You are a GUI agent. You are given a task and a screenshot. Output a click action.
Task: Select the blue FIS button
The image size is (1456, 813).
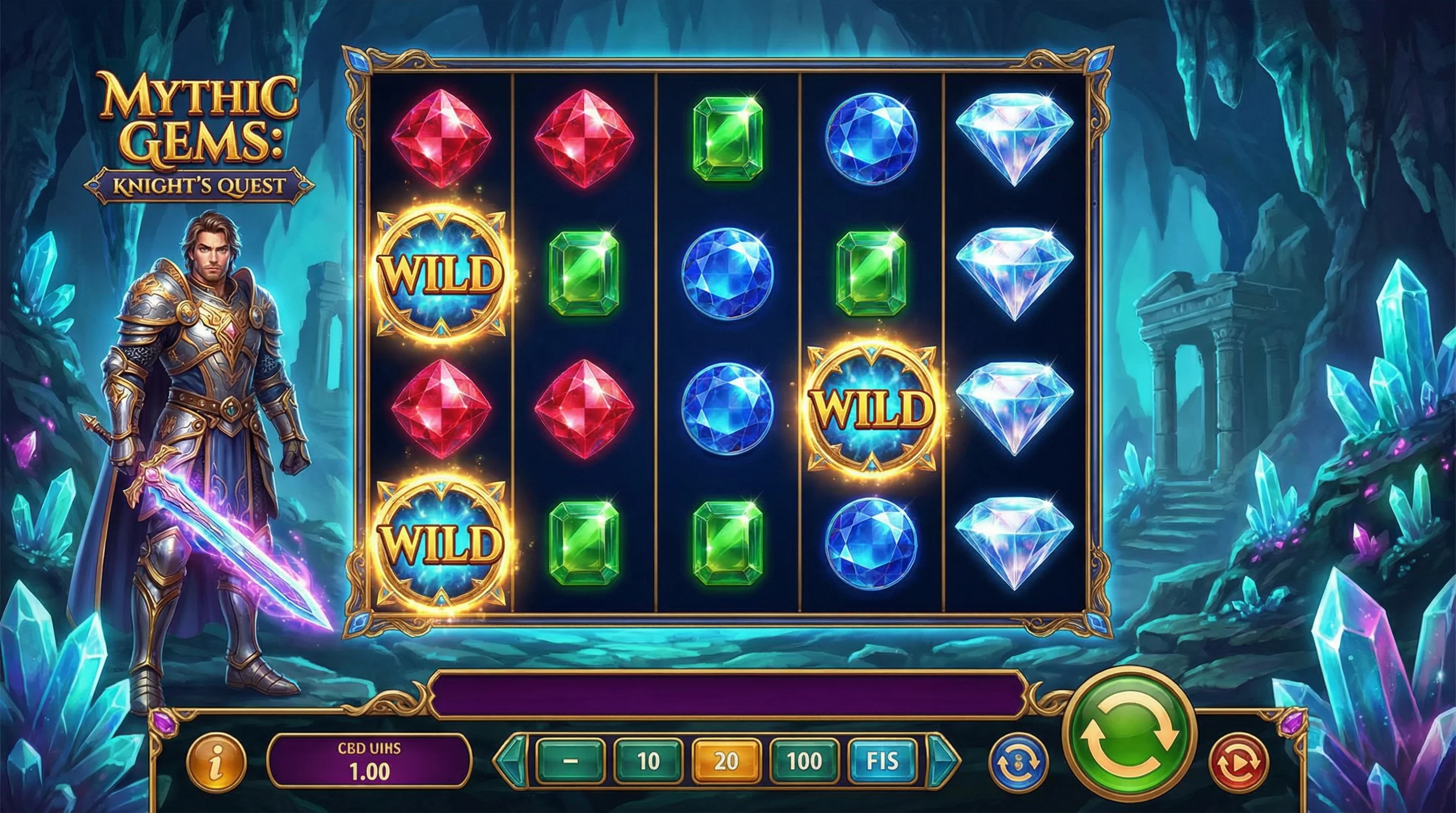pyautogui.click(x=882, y=761)
